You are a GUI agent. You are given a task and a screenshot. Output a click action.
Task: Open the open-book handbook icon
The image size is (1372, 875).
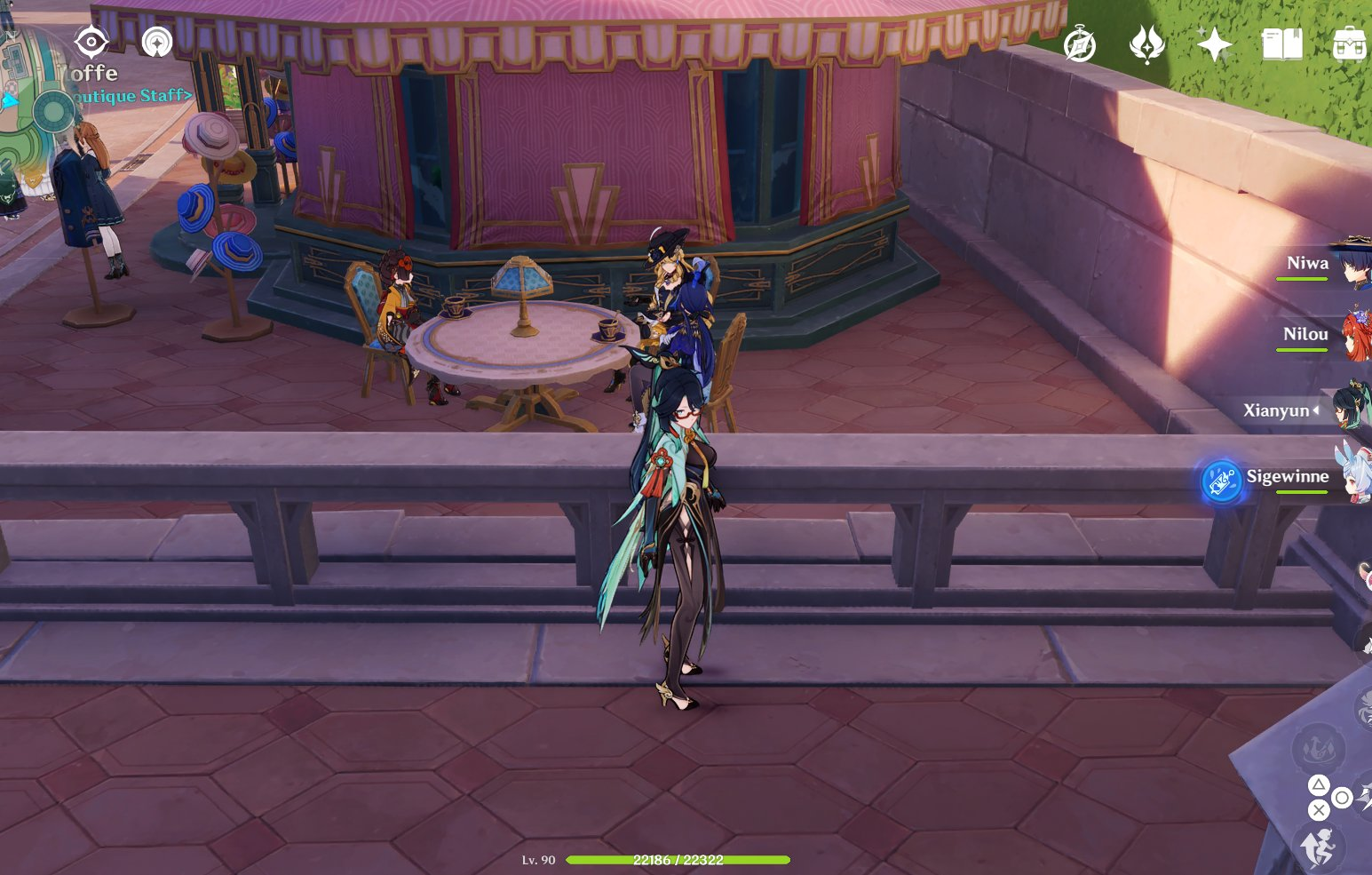click(x=1281, y=44)
